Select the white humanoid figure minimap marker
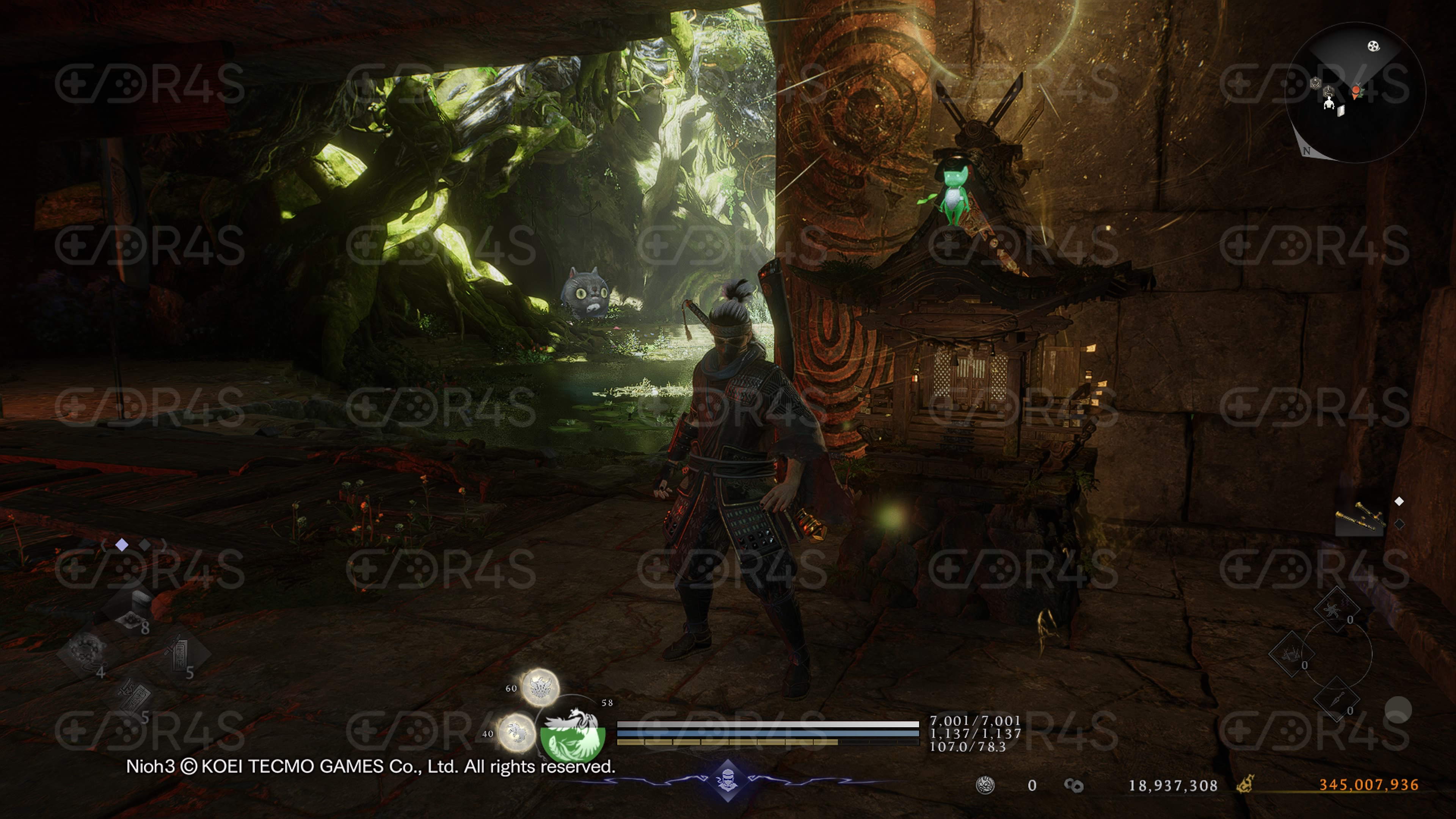Screen dimensions: 1456x819 (1329, 103)
